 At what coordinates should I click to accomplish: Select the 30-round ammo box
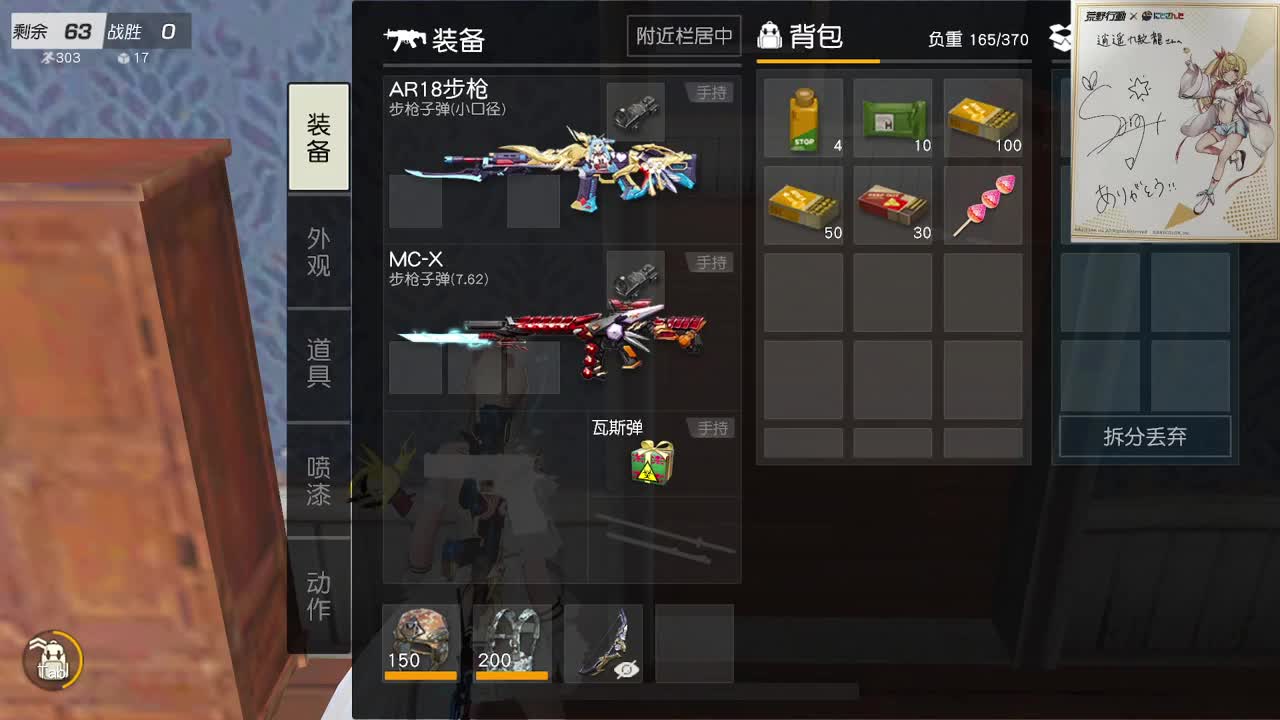coord(893,203)
